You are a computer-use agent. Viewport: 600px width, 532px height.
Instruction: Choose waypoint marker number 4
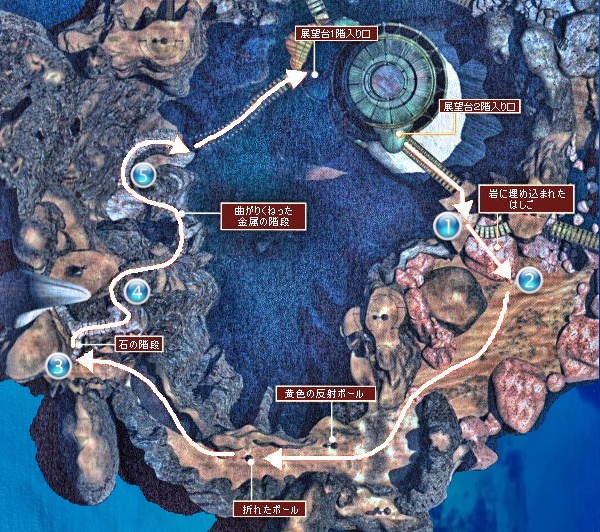click(137, 293)
